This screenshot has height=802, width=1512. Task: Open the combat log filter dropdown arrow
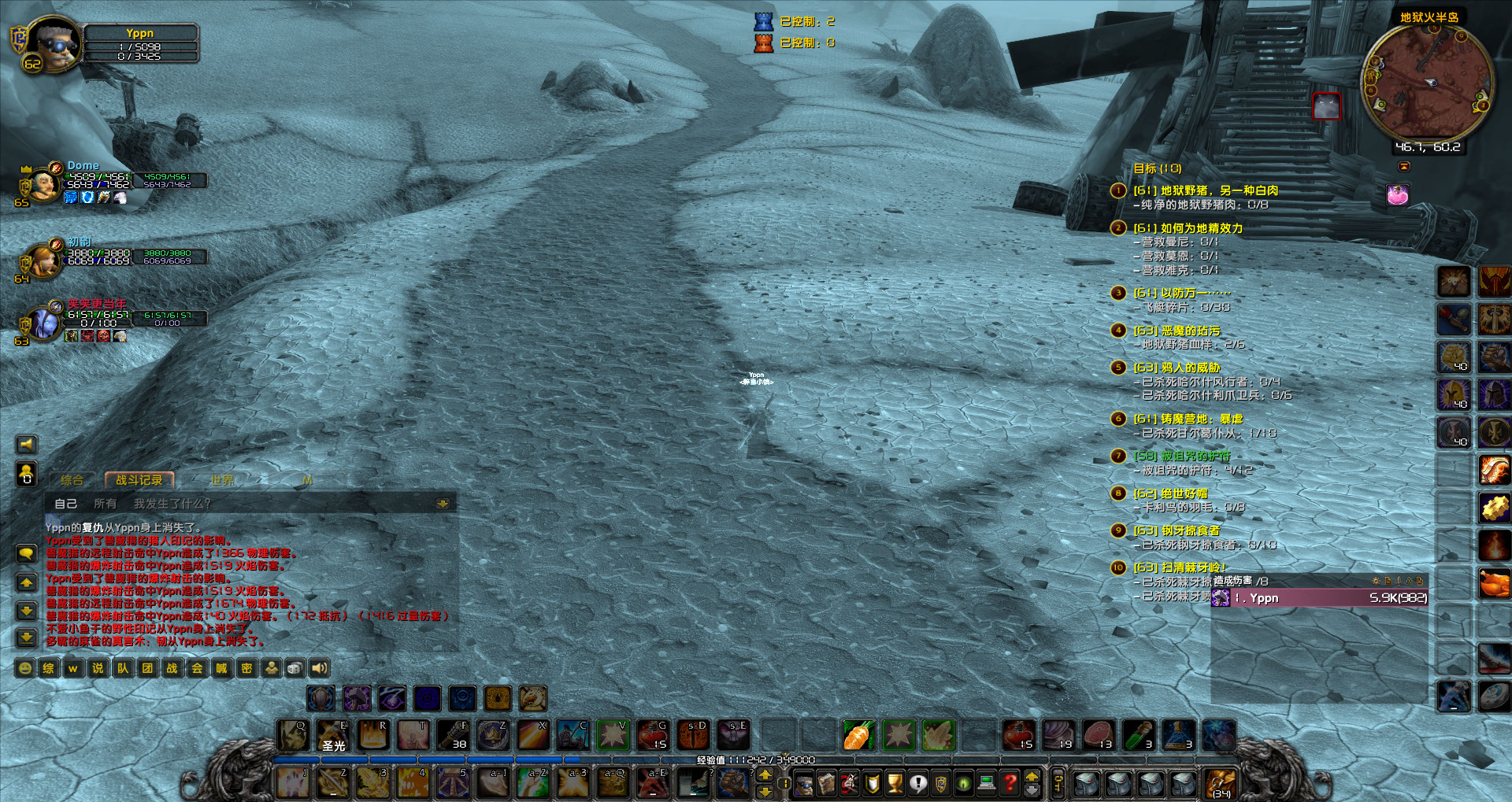coord(443,502)
